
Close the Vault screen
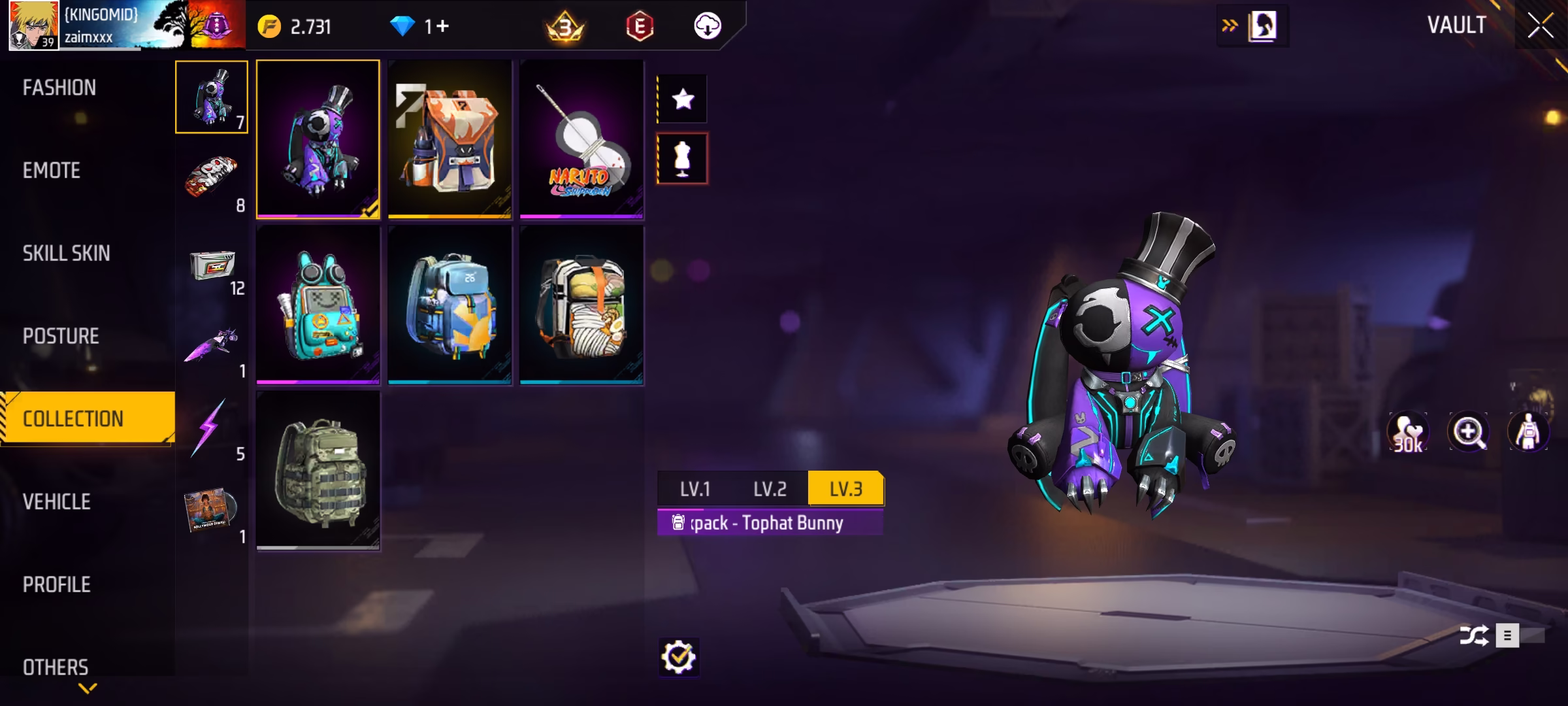click(1540, 26)
